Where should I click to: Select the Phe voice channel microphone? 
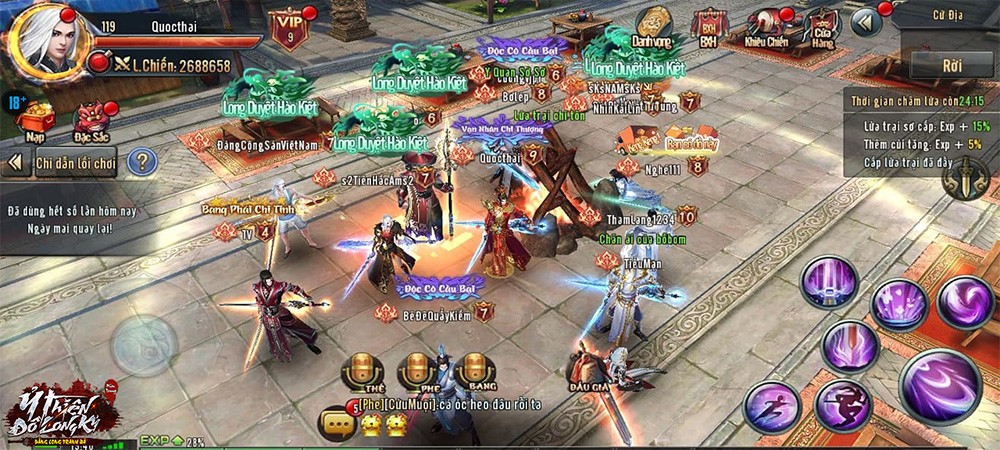coord(417,371)
